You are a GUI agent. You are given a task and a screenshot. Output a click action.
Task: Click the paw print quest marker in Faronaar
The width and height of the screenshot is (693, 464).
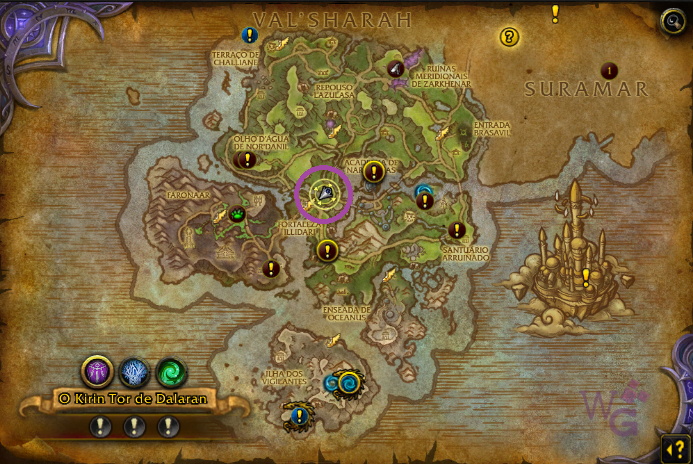(x=238, y=213)
